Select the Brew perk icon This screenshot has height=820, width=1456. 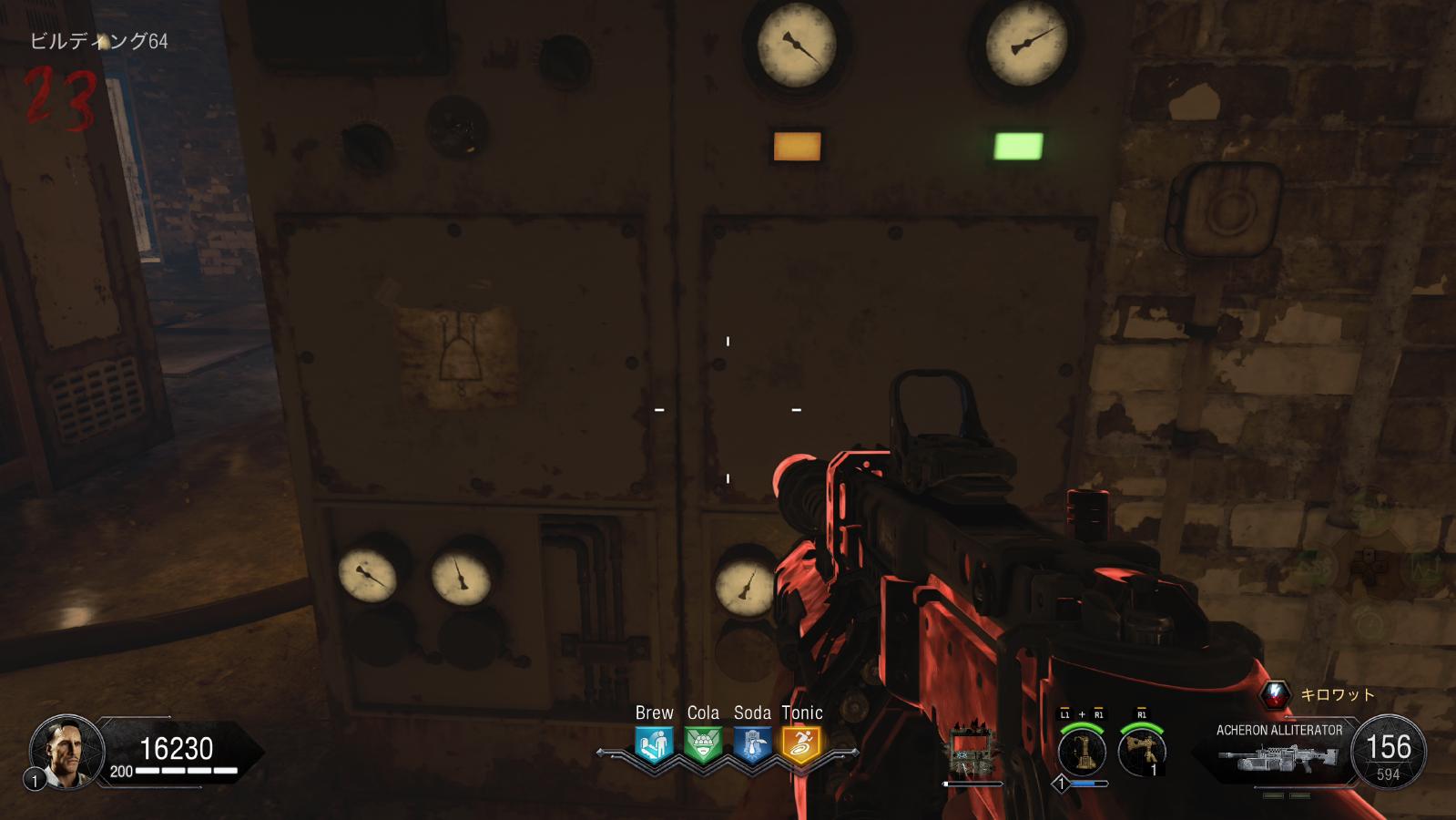654,744
